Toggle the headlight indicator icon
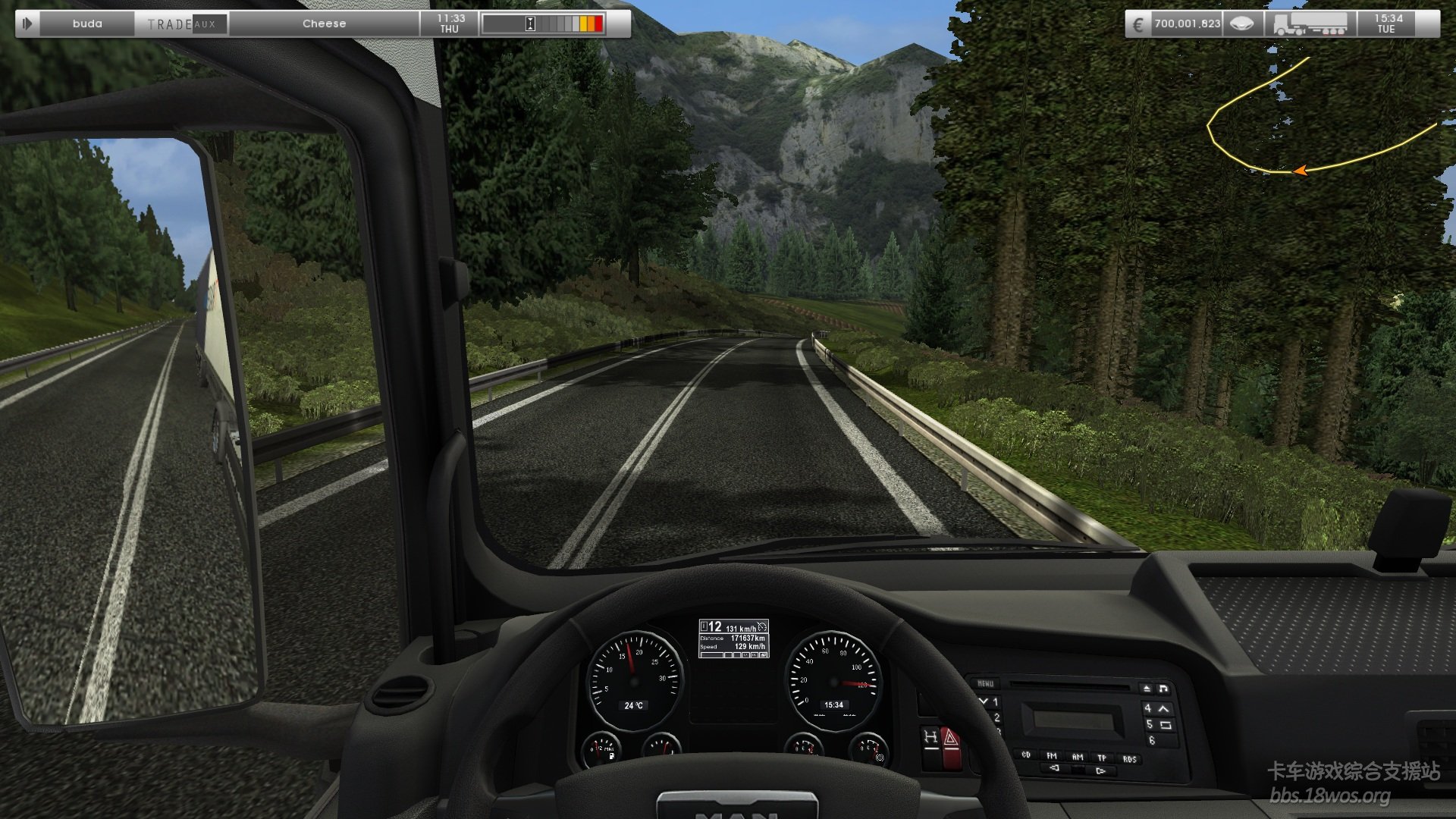This screenshot has height=819, width=1456. pos(1241,24)
